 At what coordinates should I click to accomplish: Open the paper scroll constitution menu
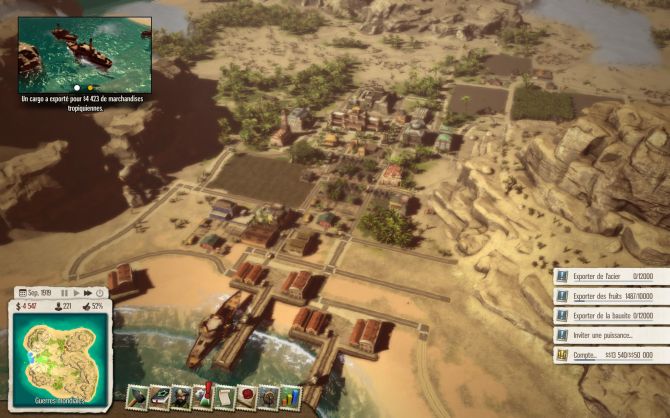tap(225, 397)
